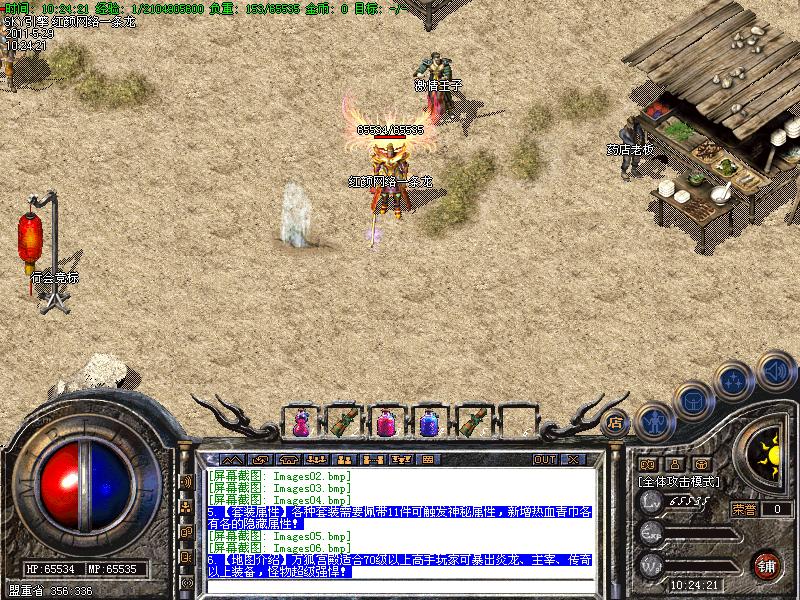Click the double-chevron icon on chat toolbar
Image resolution: width=800 pixels, height=600 pixels.
point(233,459)
